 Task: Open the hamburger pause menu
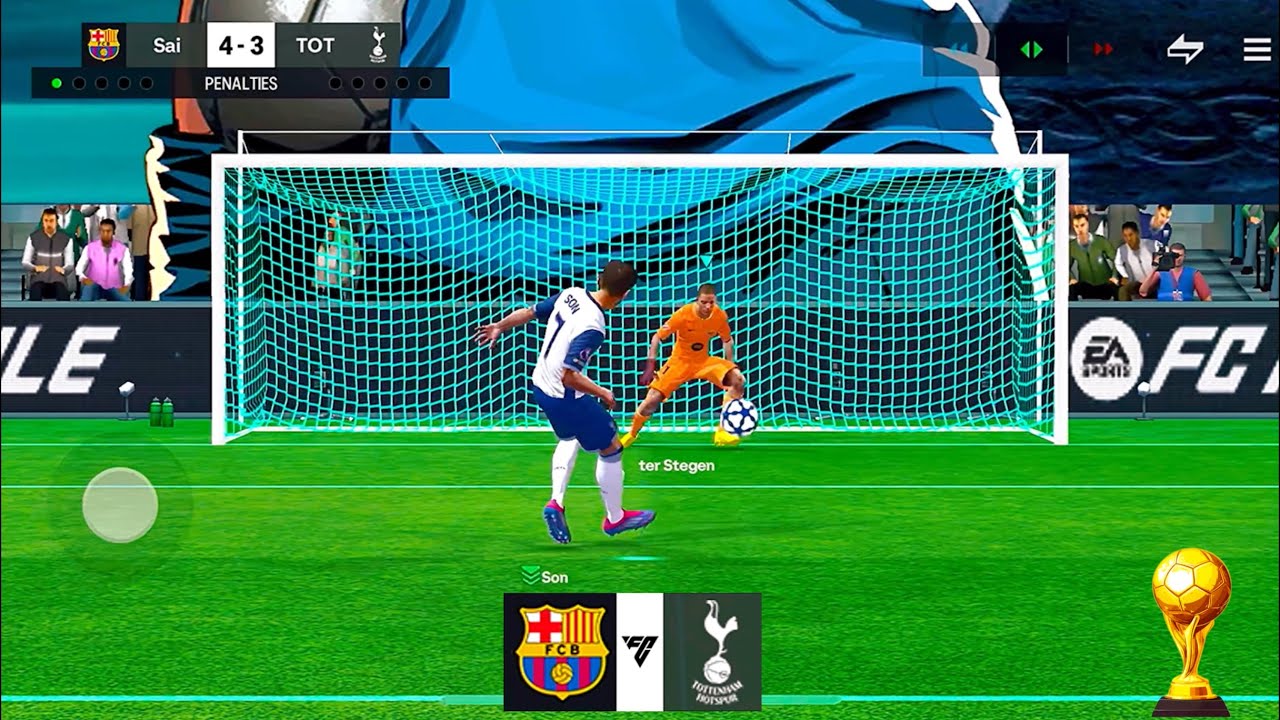tap(1256, 50)
